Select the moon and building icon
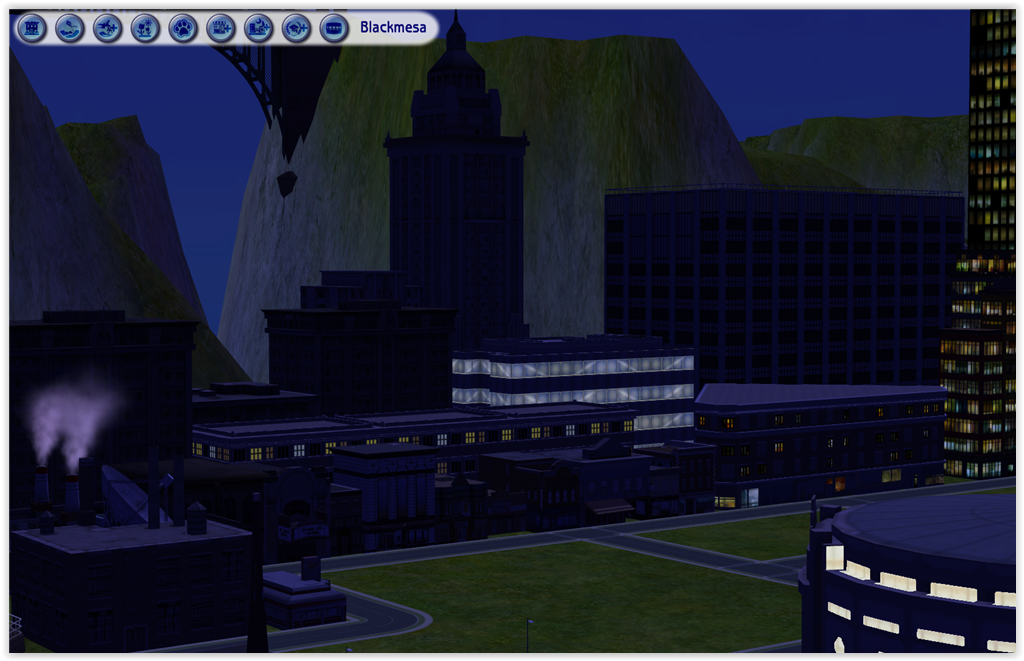 click(259, 28)
